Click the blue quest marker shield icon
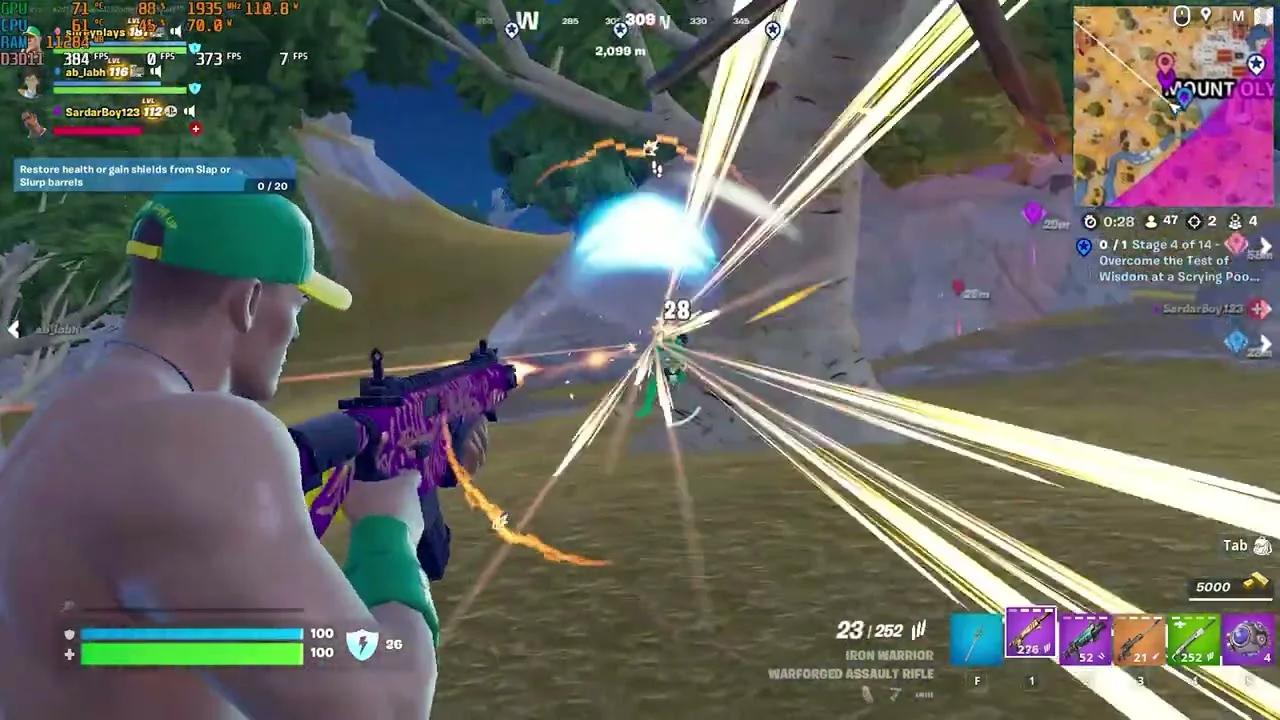Image resolution: width=1280 pixels, height=720 pixels. pyautogui.click(x=1084, y=246)
